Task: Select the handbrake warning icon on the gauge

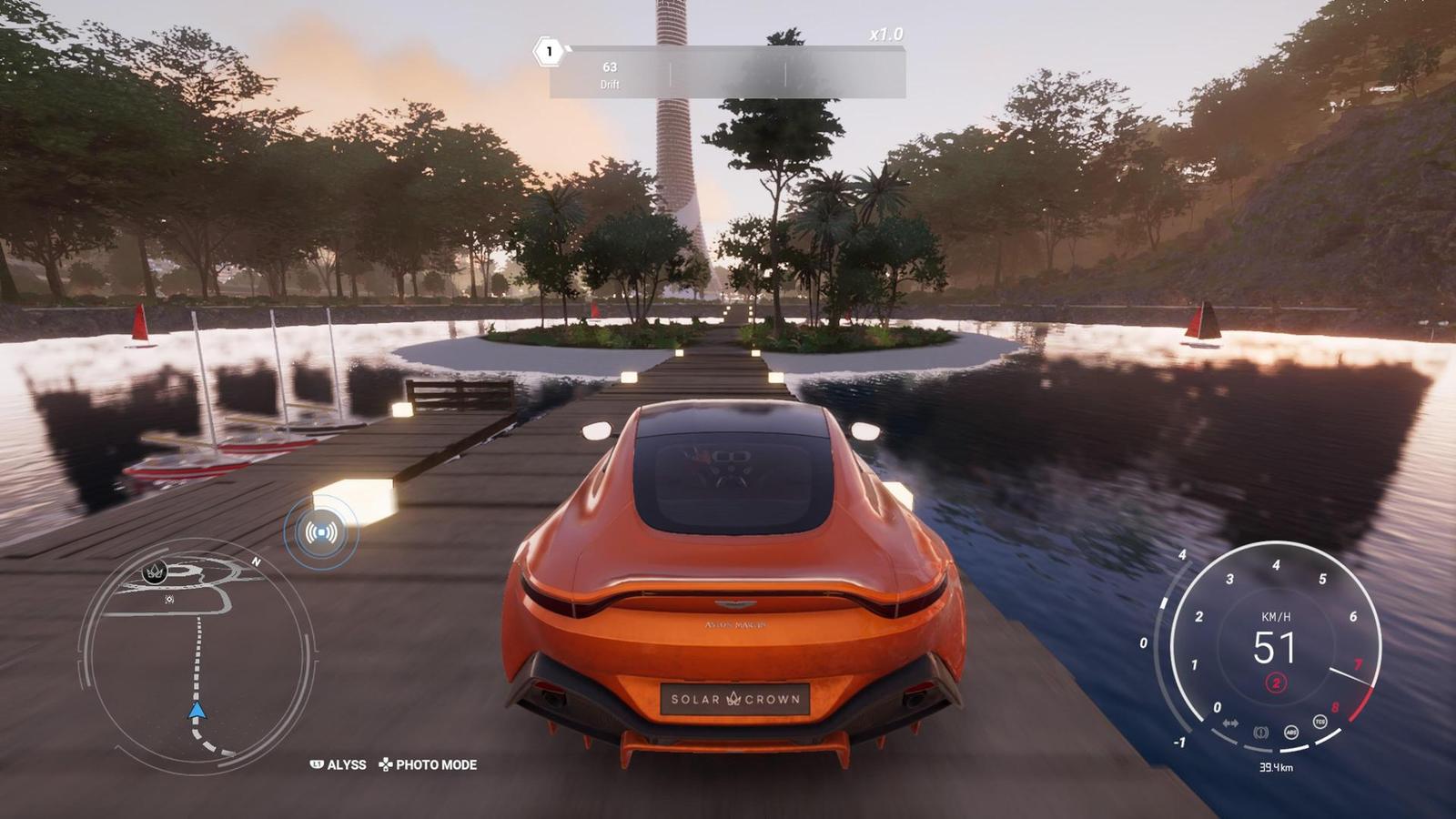Action: coord(1262,732)
